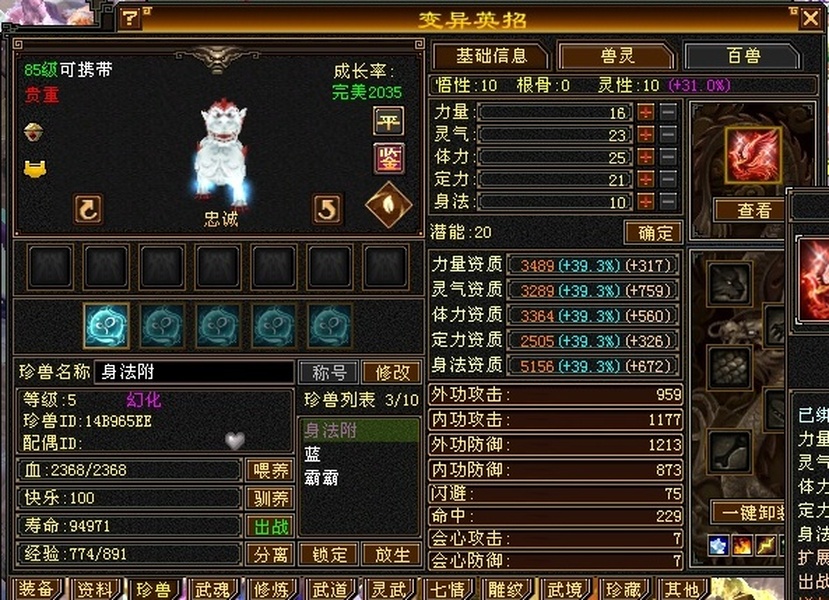Image resolution: width=829 pixels, height=600 pixels.
Task: Decrease the 身法 attribute by one
Action: pyautogui.click(x=668, y=201)
